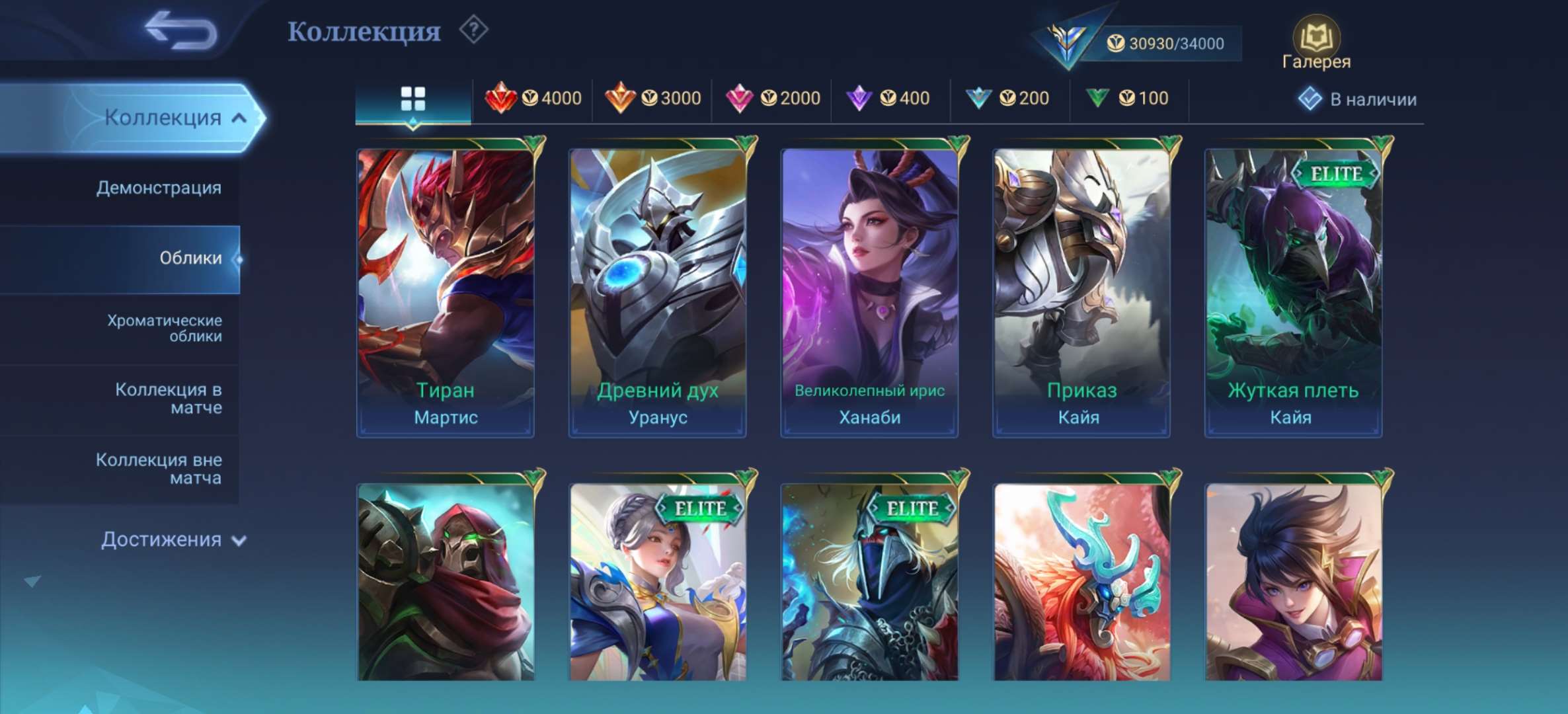This screenshot has width=1568, height=714.
Task: Click the green gem 100 price filter
Action: (1128, 97)
